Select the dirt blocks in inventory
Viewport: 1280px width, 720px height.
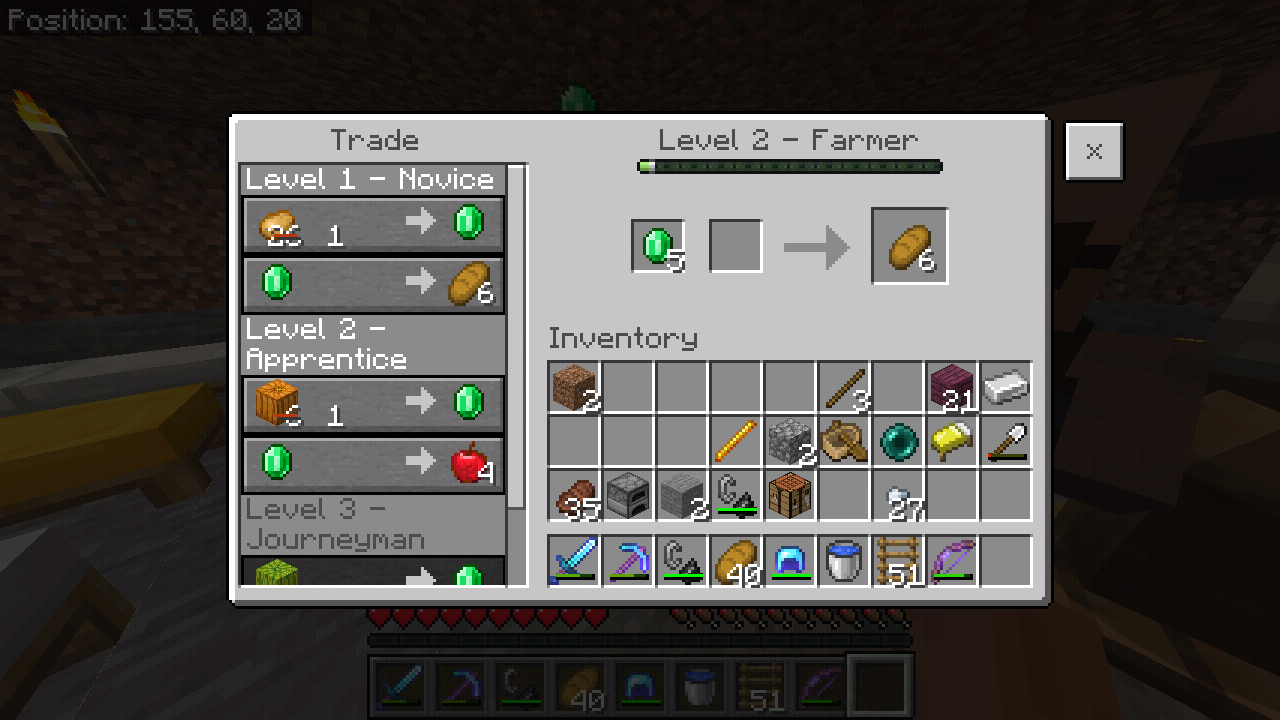pyautogui.click(x=574, y=387)
